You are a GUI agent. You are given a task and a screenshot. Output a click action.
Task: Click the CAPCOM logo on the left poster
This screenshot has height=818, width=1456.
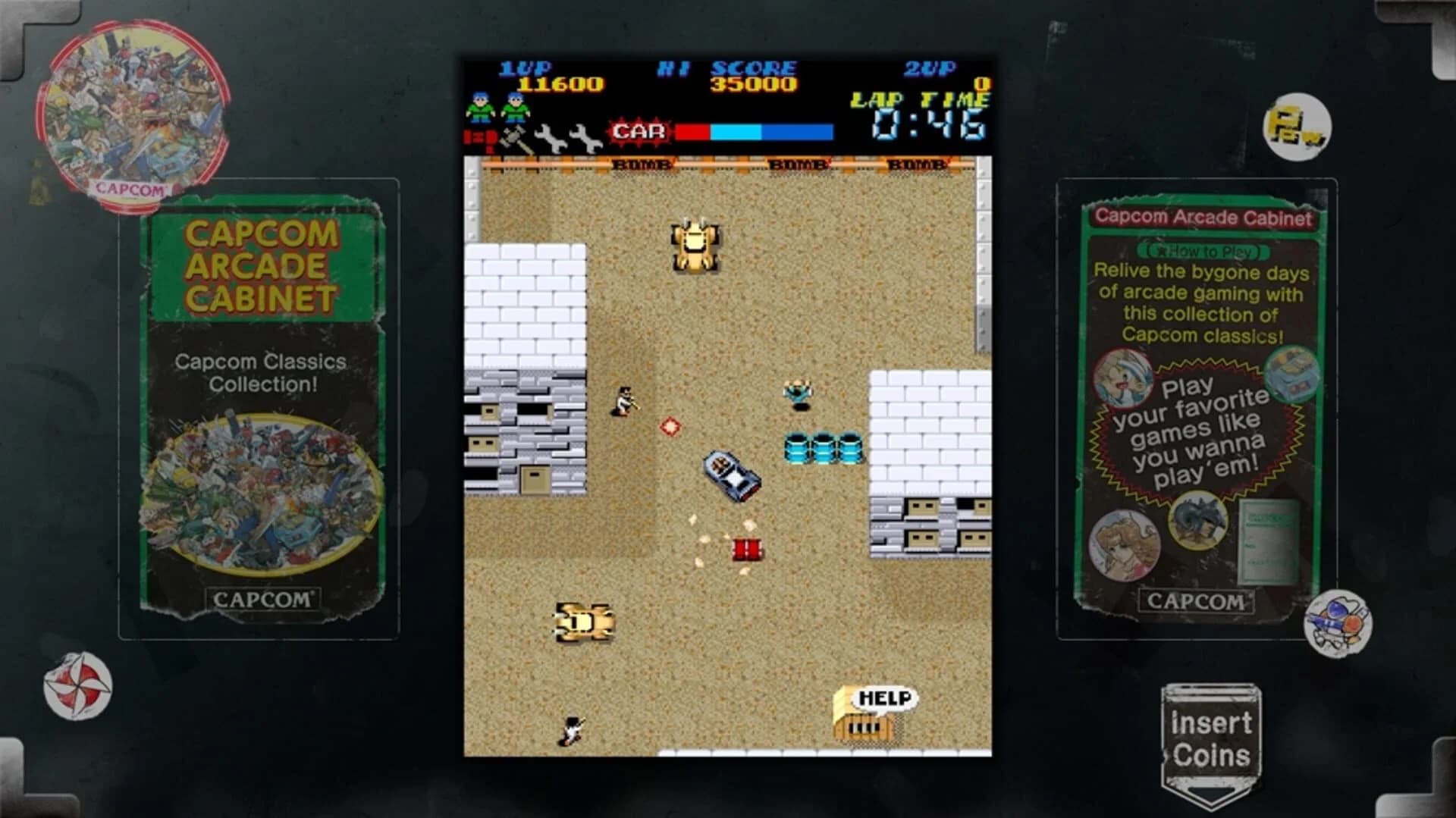click(x=264, y=599)
